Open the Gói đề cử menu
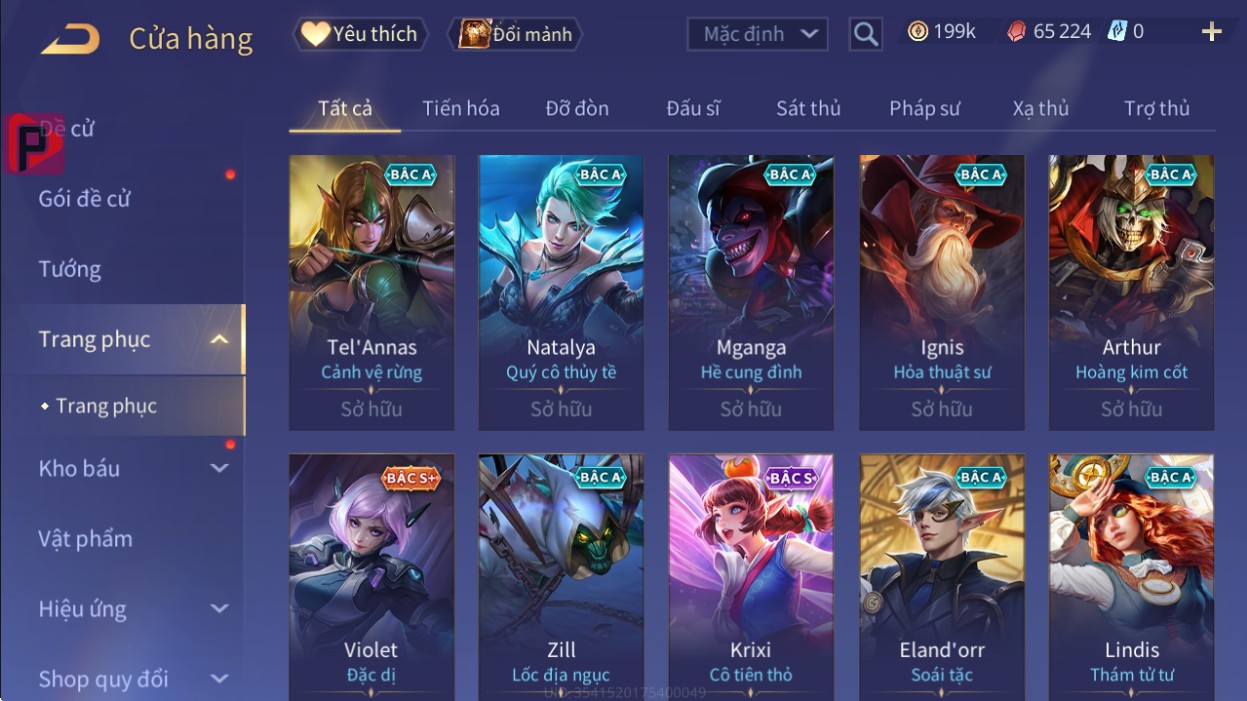This screenshot has width=1247, height=701. [85, 198]
